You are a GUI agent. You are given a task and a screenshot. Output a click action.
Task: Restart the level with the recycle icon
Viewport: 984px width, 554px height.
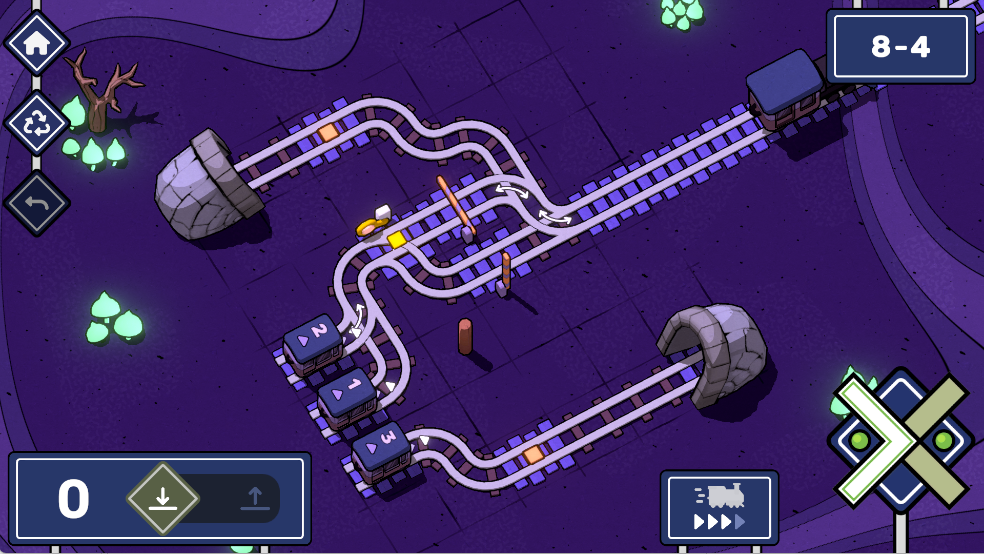point(37,123)
